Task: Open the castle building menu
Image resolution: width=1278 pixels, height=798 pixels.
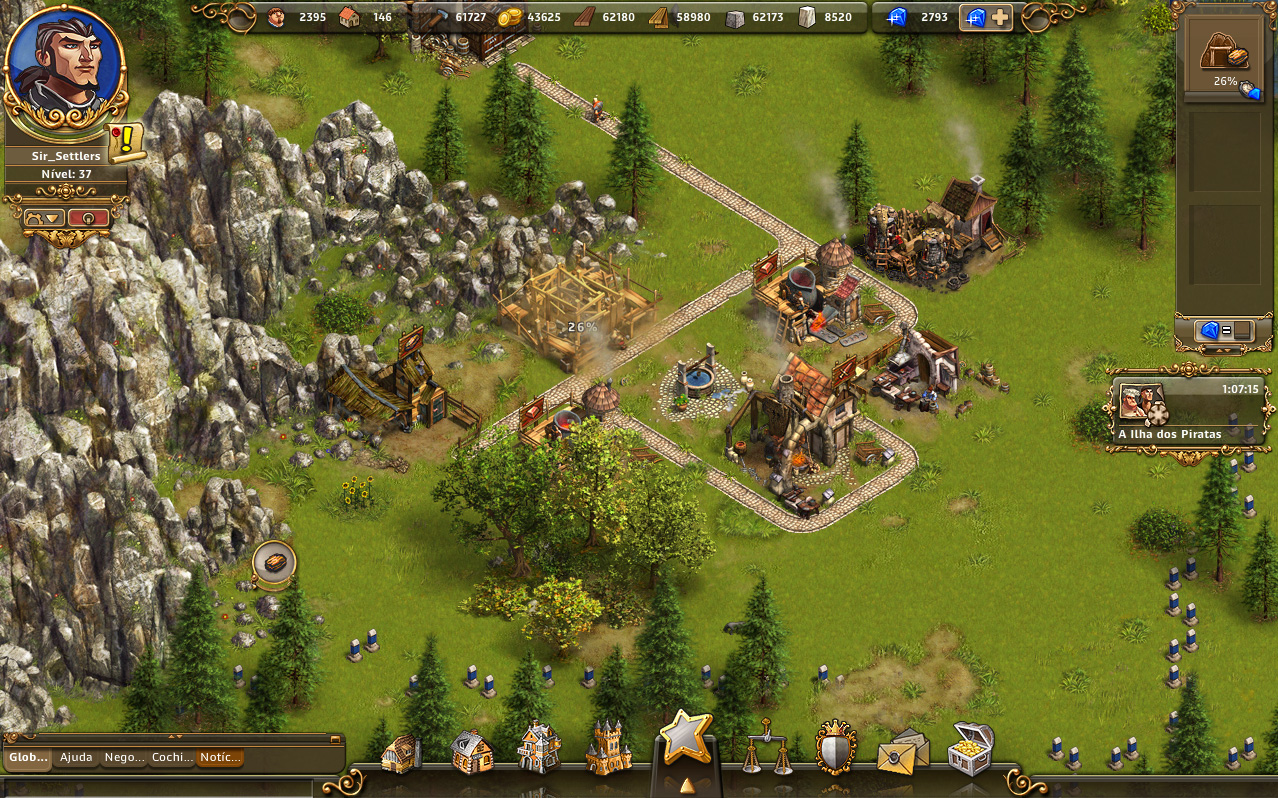Action: pos(608,748)
